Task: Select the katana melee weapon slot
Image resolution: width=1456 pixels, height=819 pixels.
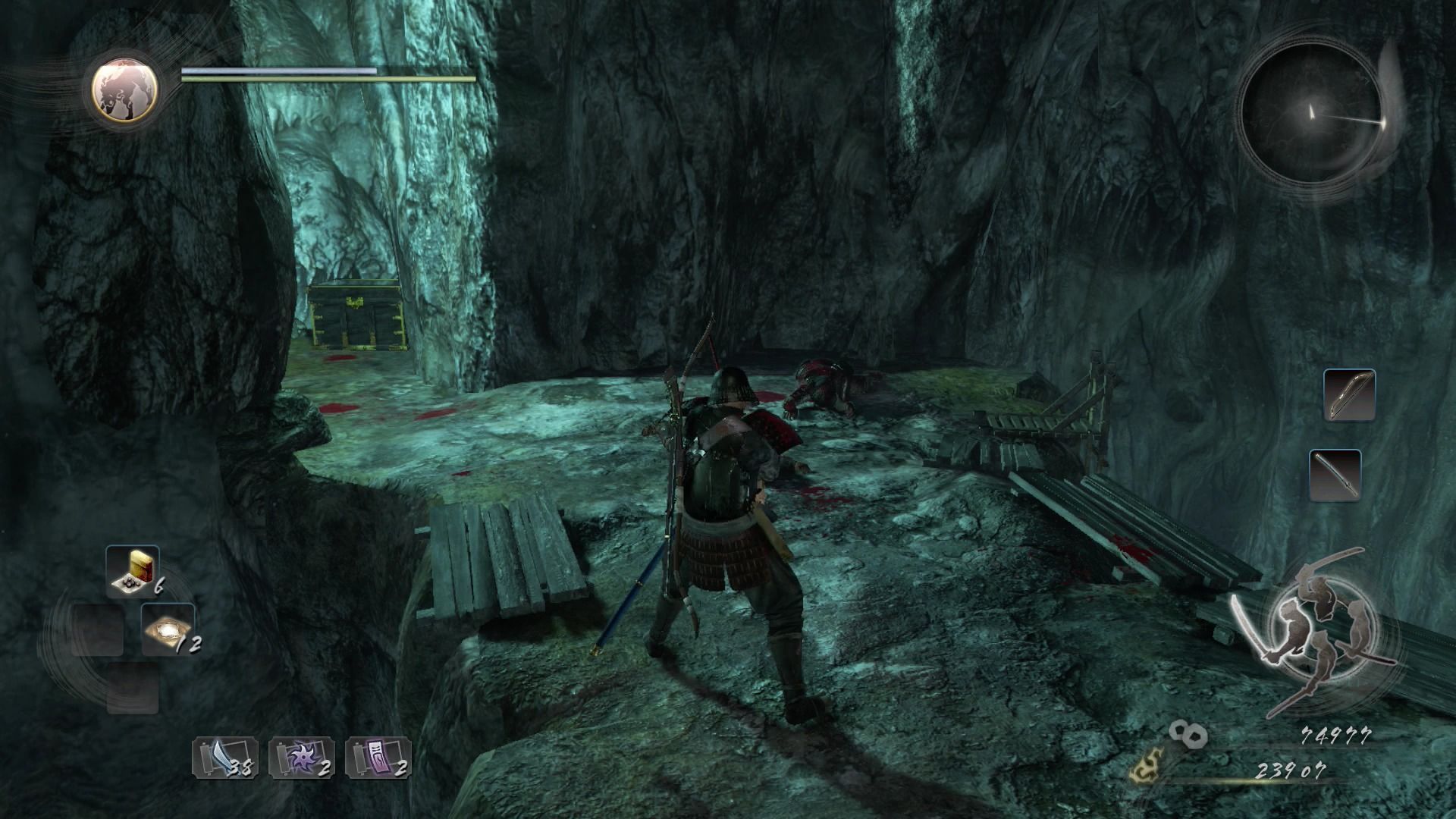Action: [1335, 475]
